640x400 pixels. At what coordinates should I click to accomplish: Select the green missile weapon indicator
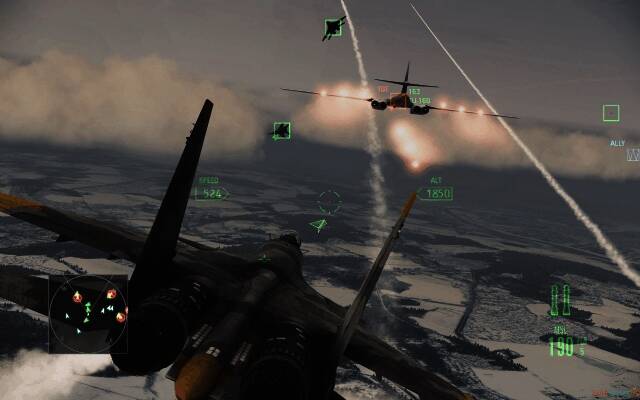click(x=561, y=299)
